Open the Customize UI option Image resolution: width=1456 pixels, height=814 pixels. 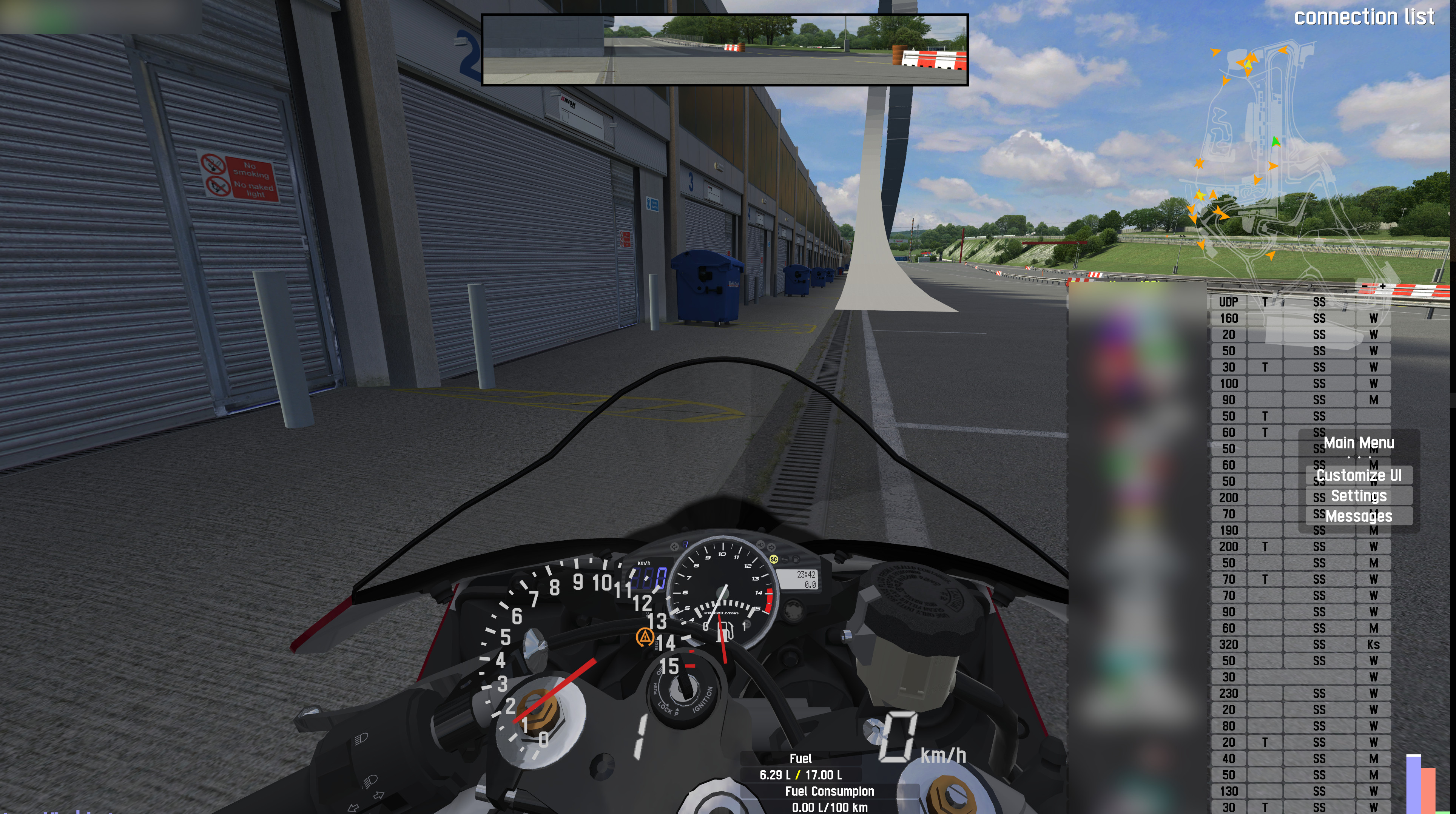coord(1358,475)
